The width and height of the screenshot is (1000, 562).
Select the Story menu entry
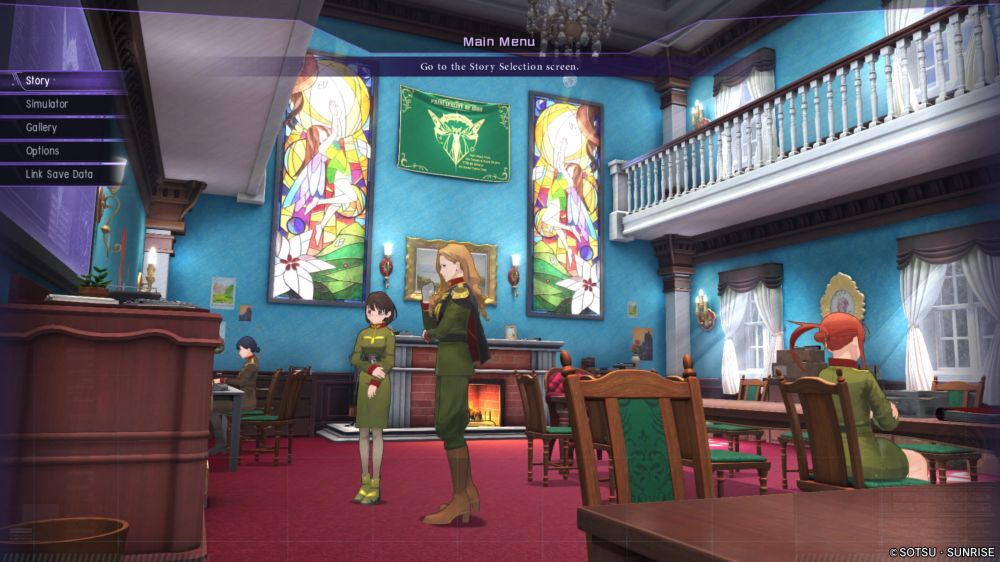coord(38,81)
